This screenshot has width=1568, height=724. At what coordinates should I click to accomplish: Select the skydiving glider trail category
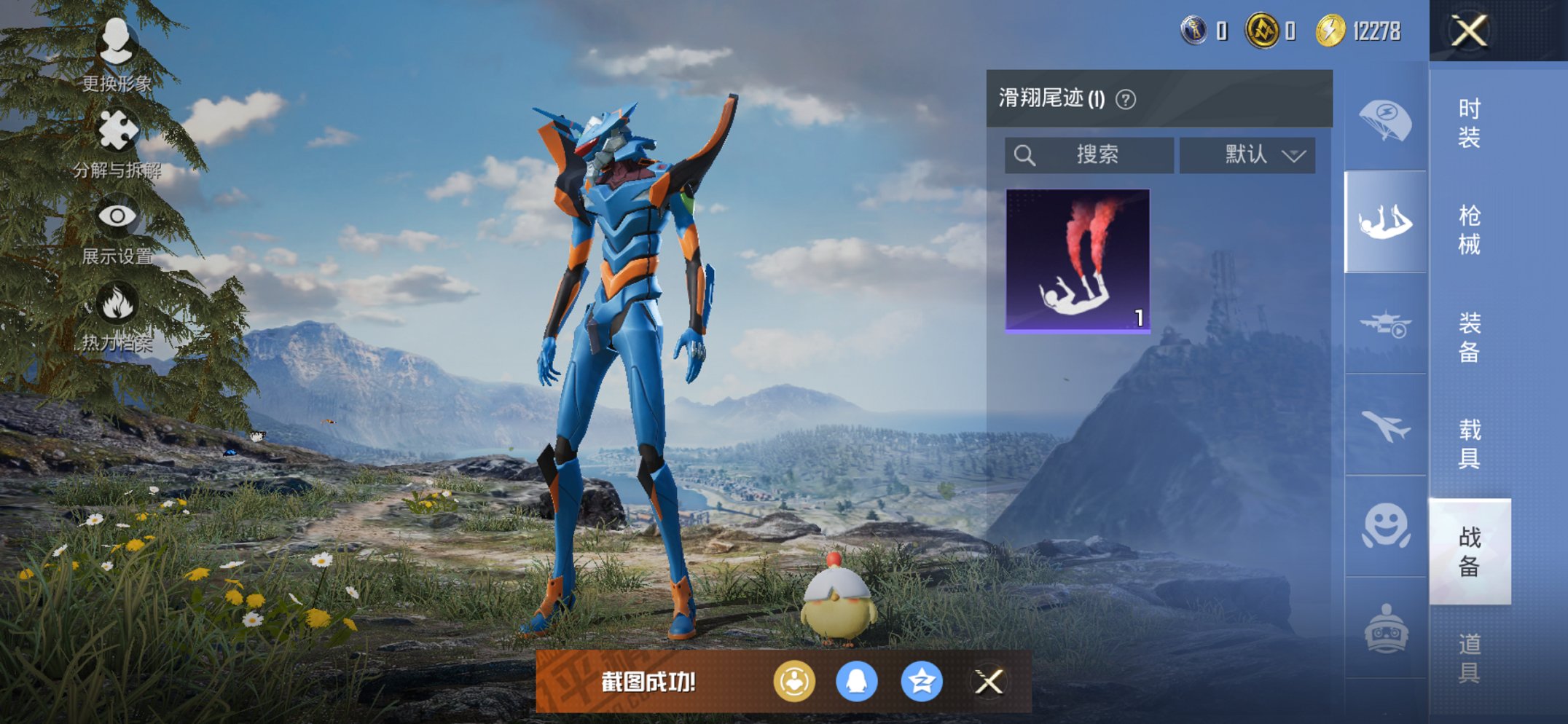[x=1385, y=221]
